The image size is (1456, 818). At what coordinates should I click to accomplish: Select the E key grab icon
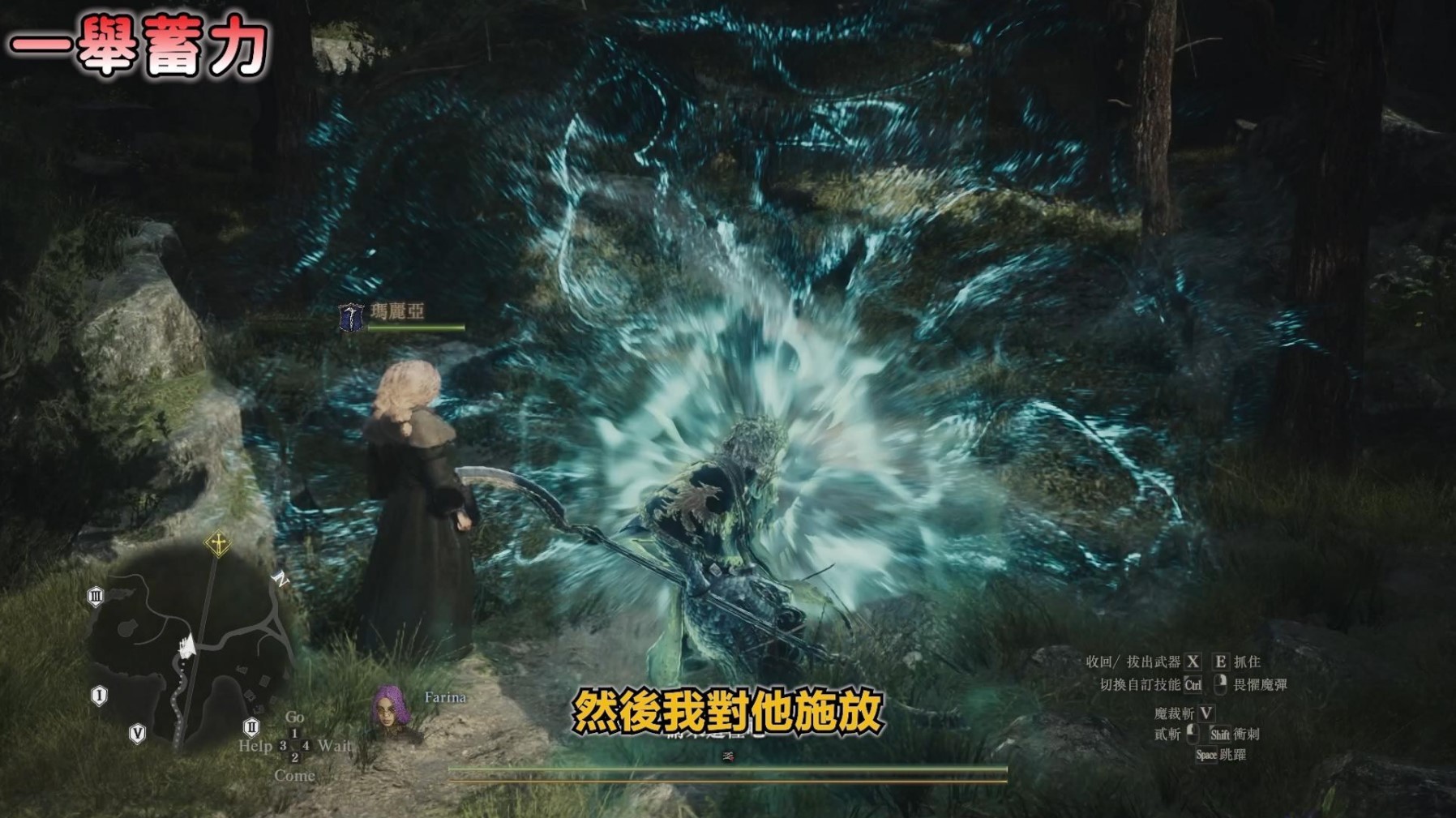tap(1221, 662)
